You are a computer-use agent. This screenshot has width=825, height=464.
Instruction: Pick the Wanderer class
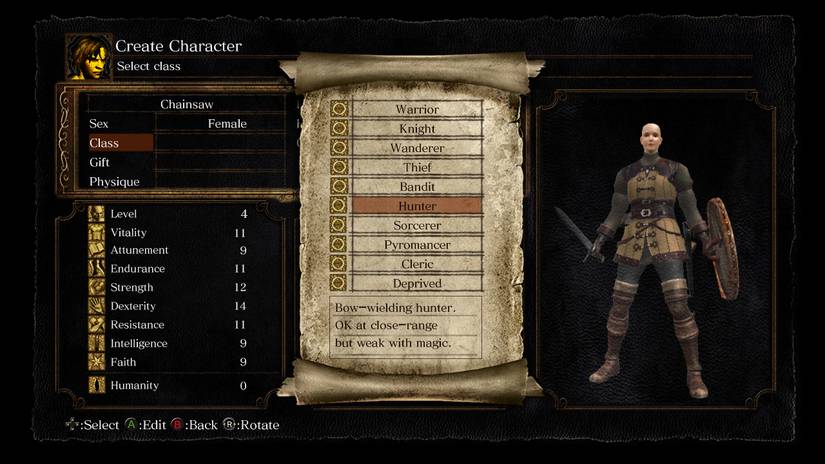click(416, 148)
